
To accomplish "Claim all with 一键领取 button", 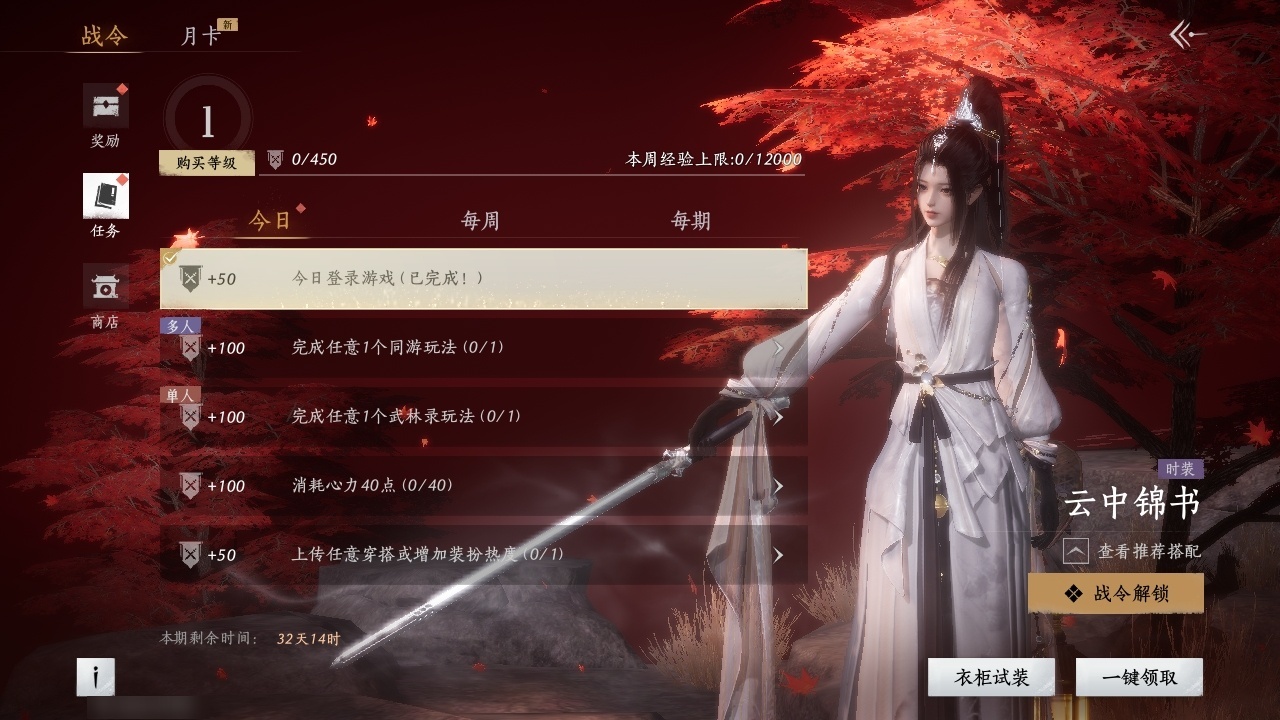I will point(1139,677).
